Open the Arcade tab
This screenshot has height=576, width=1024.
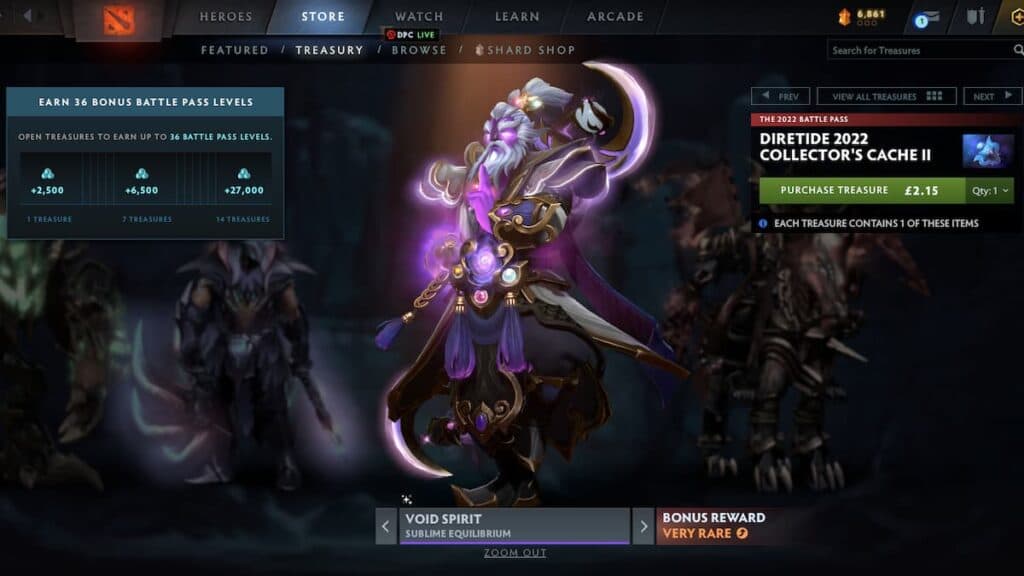tap(616, 17)
